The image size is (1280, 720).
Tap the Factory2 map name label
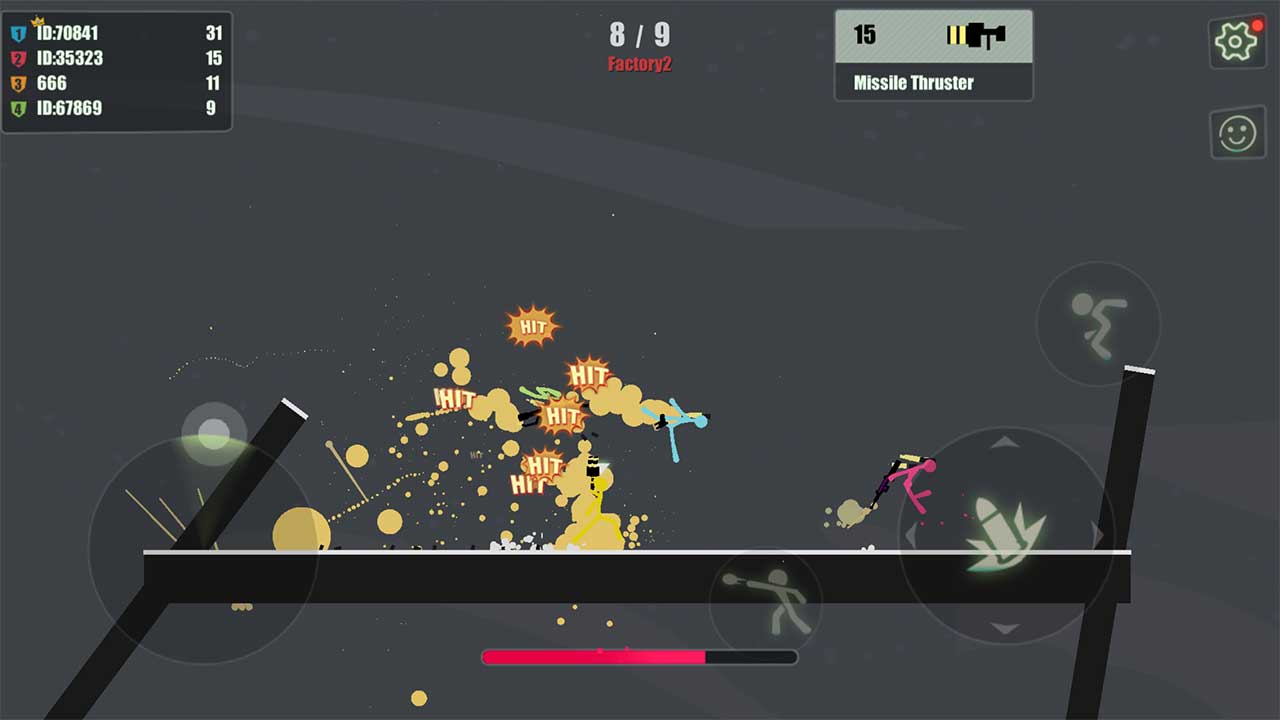coord(639,61)
